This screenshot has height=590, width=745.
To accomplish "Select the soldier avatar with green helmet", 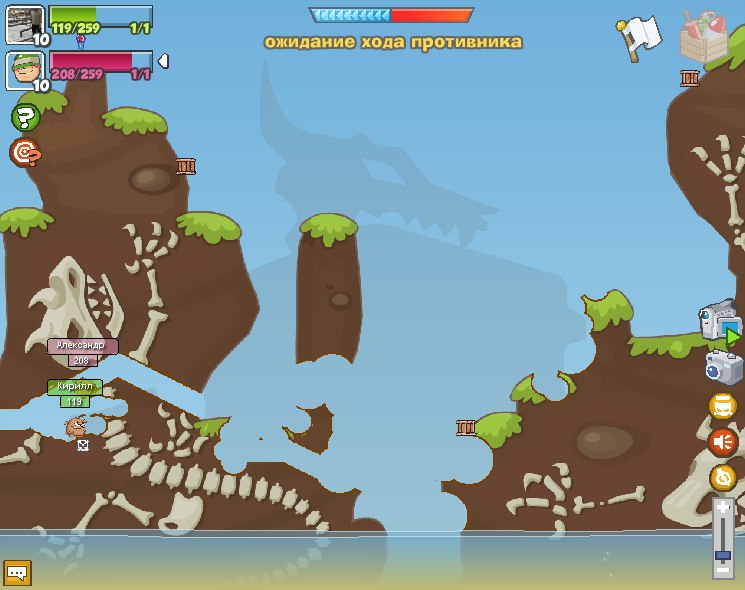I will [x=25, y=70].
